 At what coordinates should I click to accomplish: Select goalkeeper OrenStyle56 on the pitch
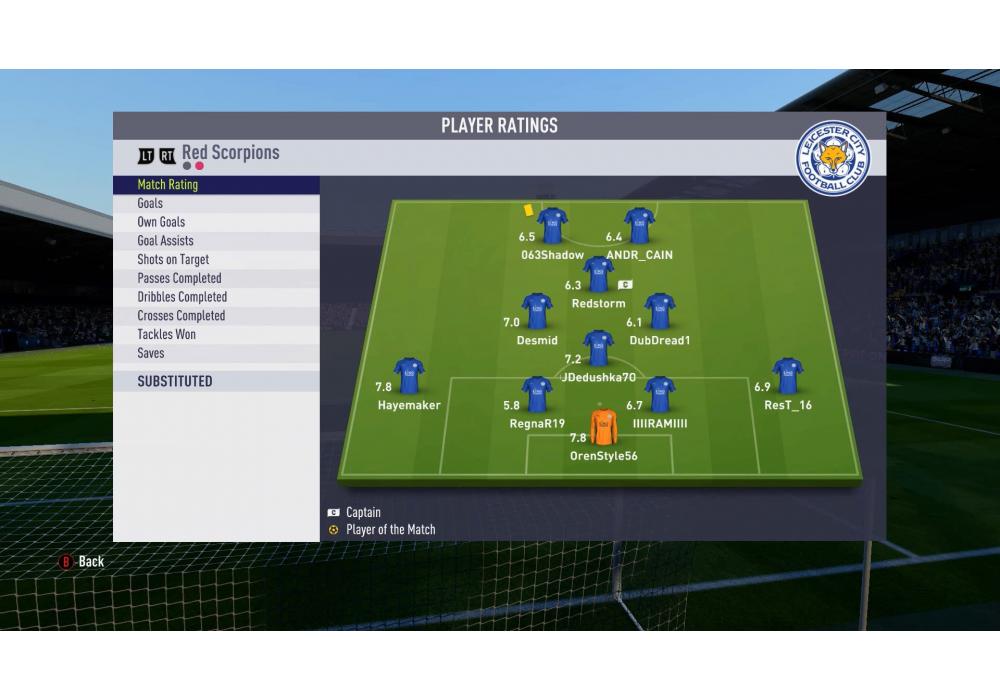coord(604,428)
